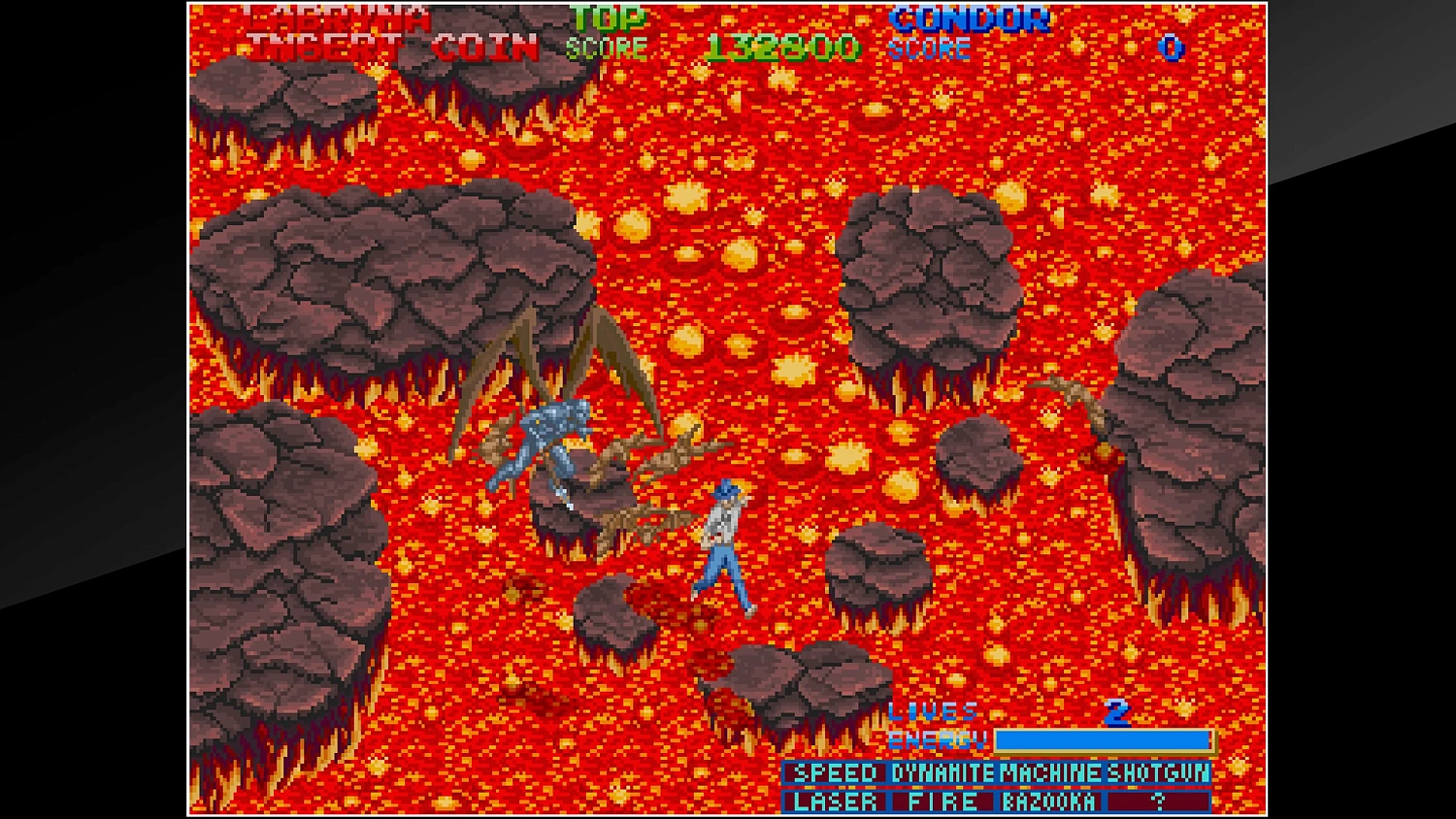Select the SPEED weapon label
Viewport: 1456px width, 819px height.
tap(833, 773)
